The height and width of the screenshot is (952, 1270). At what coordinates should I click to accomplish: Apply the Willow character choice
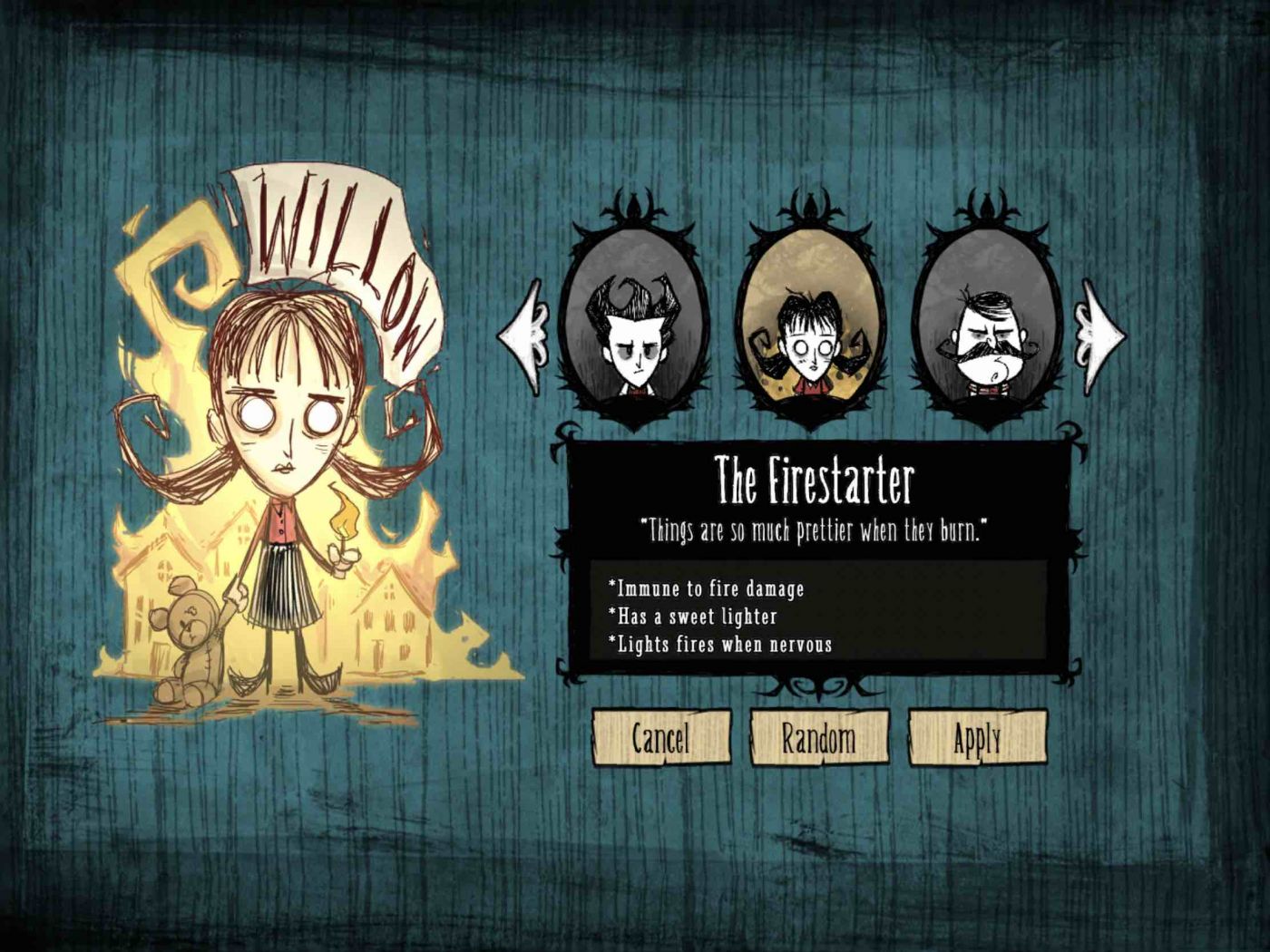click(x=977, y=737)
